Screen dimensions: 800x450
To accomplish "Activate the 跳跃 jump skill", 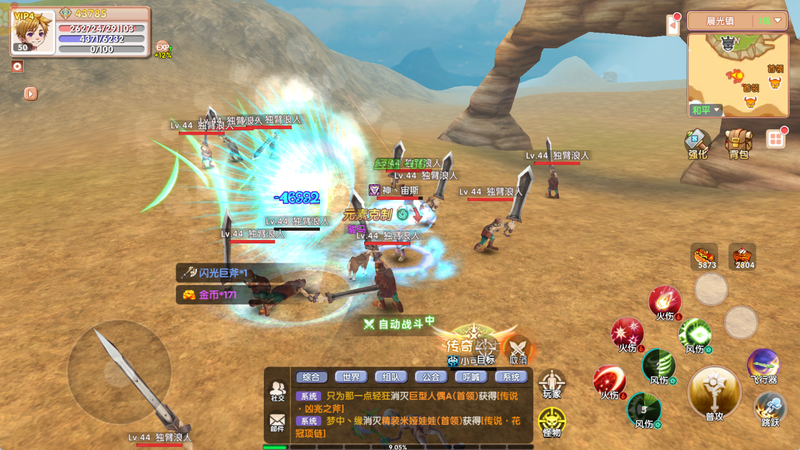I will point(769,409).
